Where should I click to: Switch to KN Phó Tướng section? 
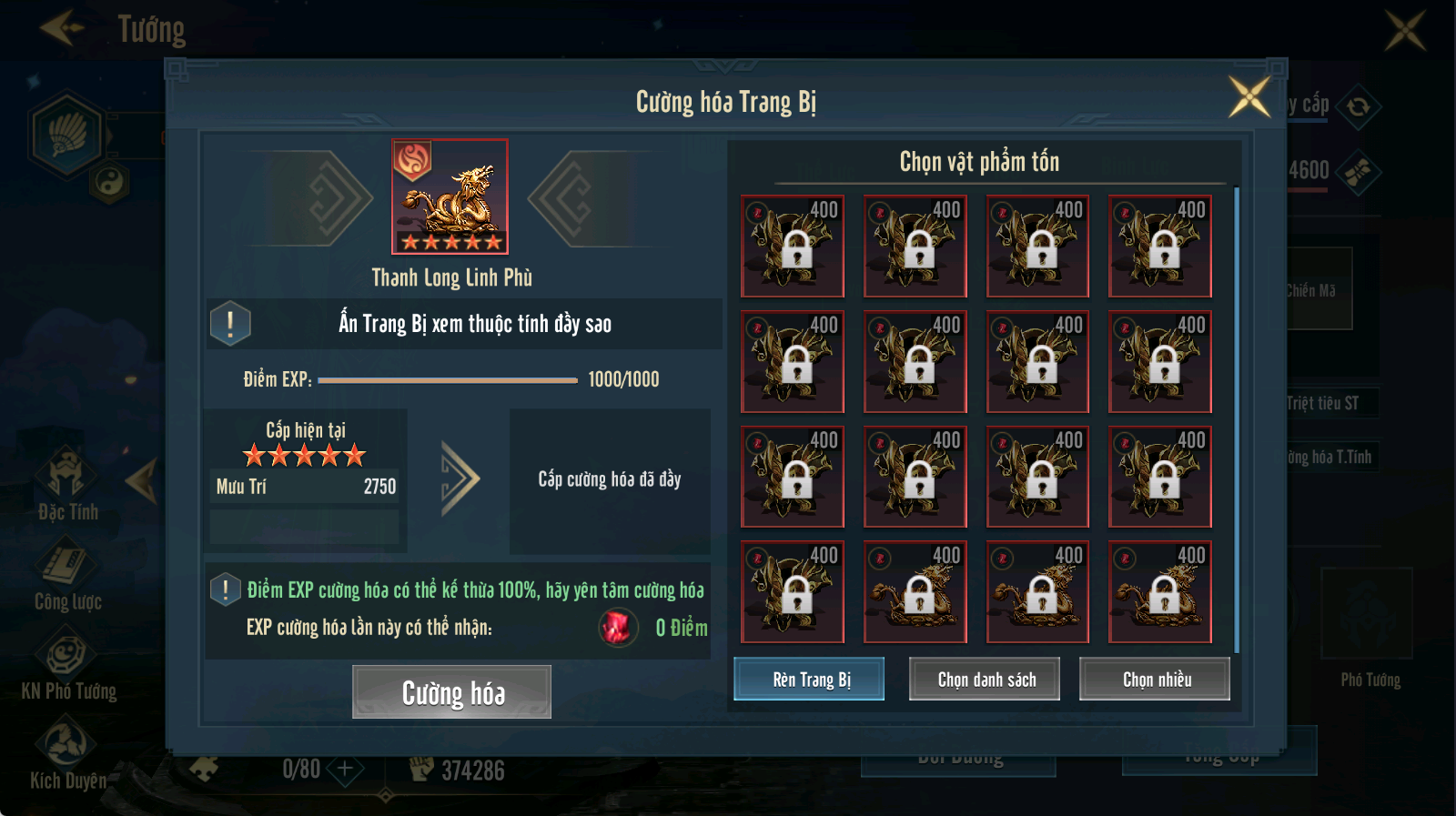[68, 666]
